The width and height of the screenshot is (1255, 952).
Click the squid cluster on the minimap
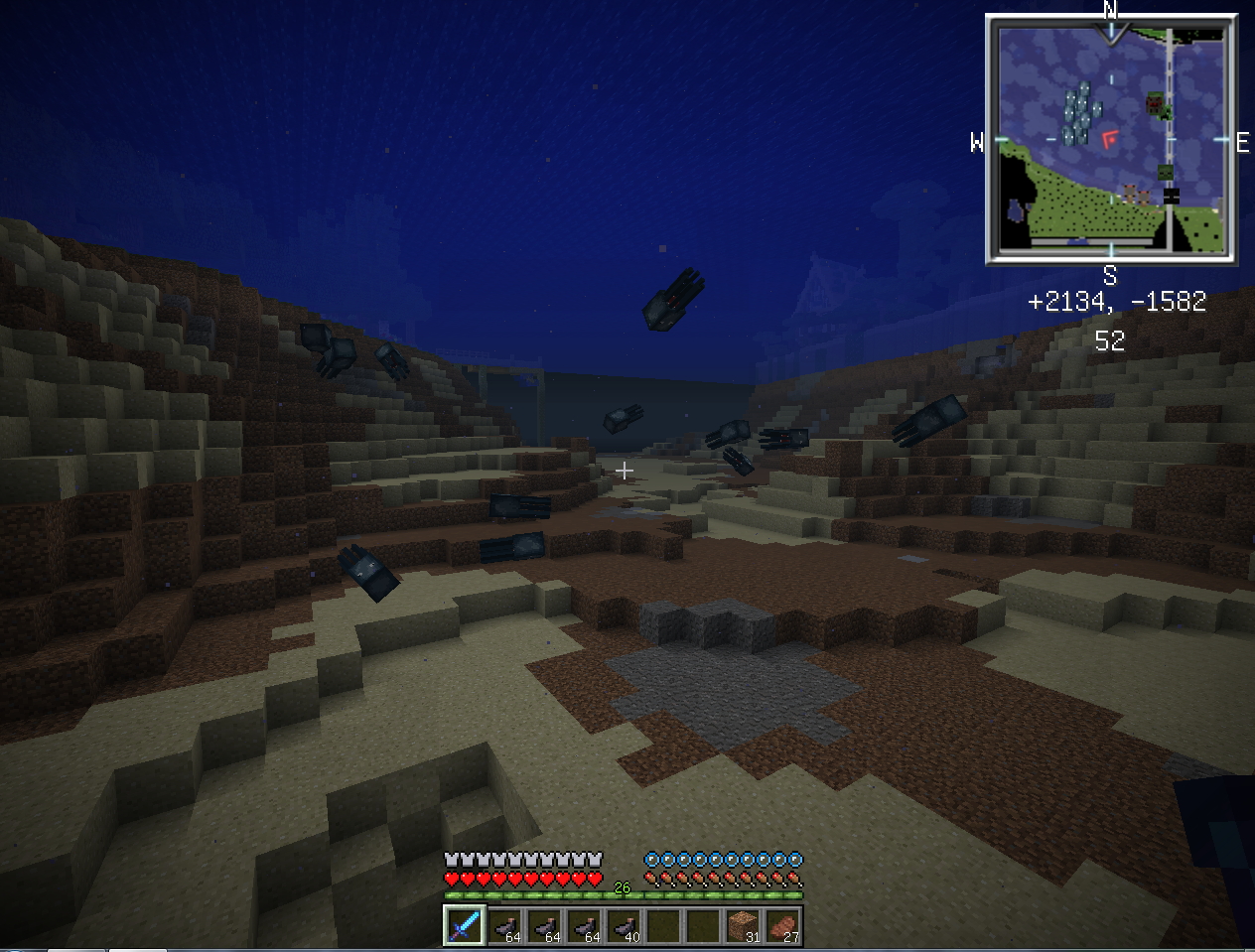[1079, 114]
